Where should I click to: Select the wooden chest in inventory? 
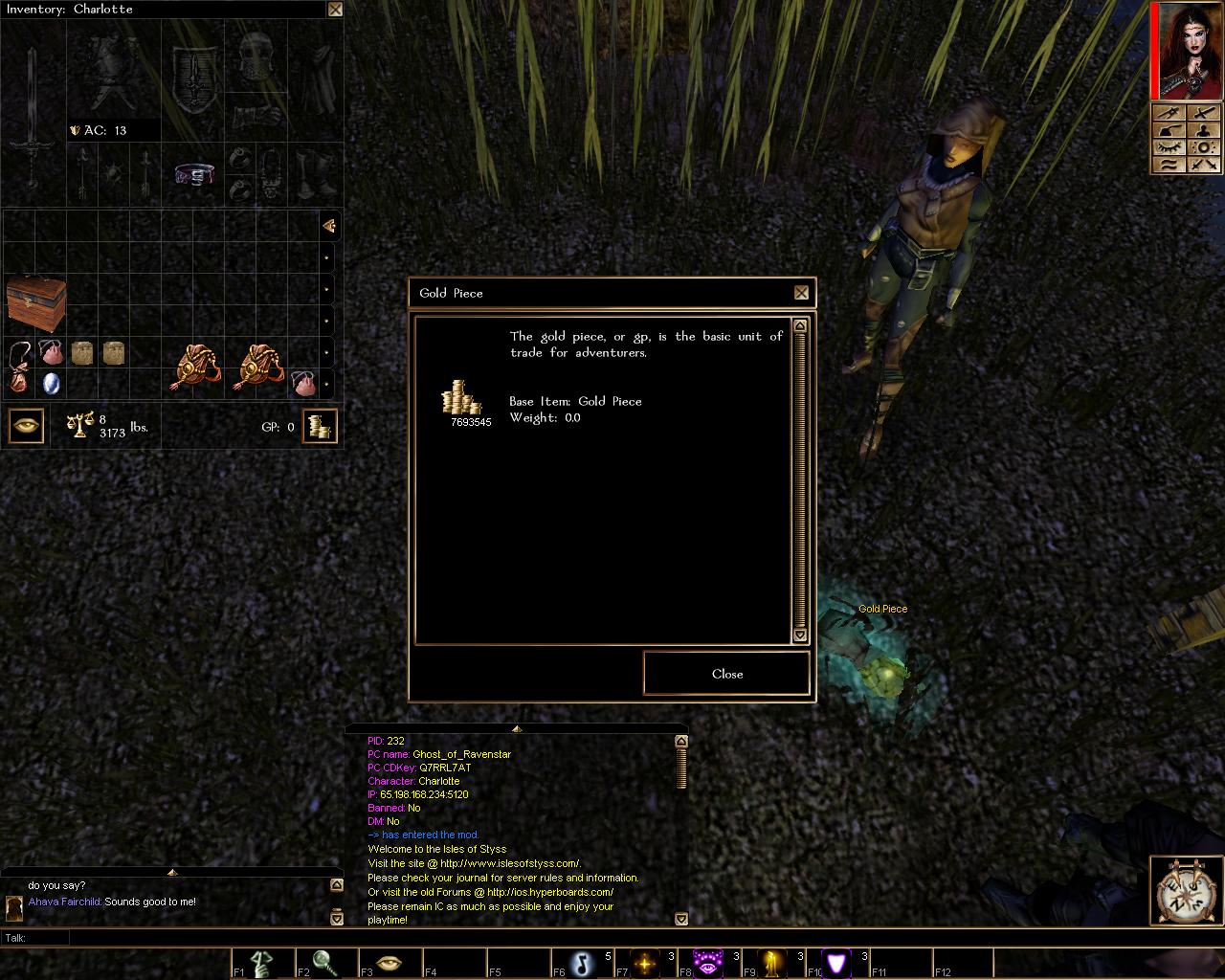(36, 303)
